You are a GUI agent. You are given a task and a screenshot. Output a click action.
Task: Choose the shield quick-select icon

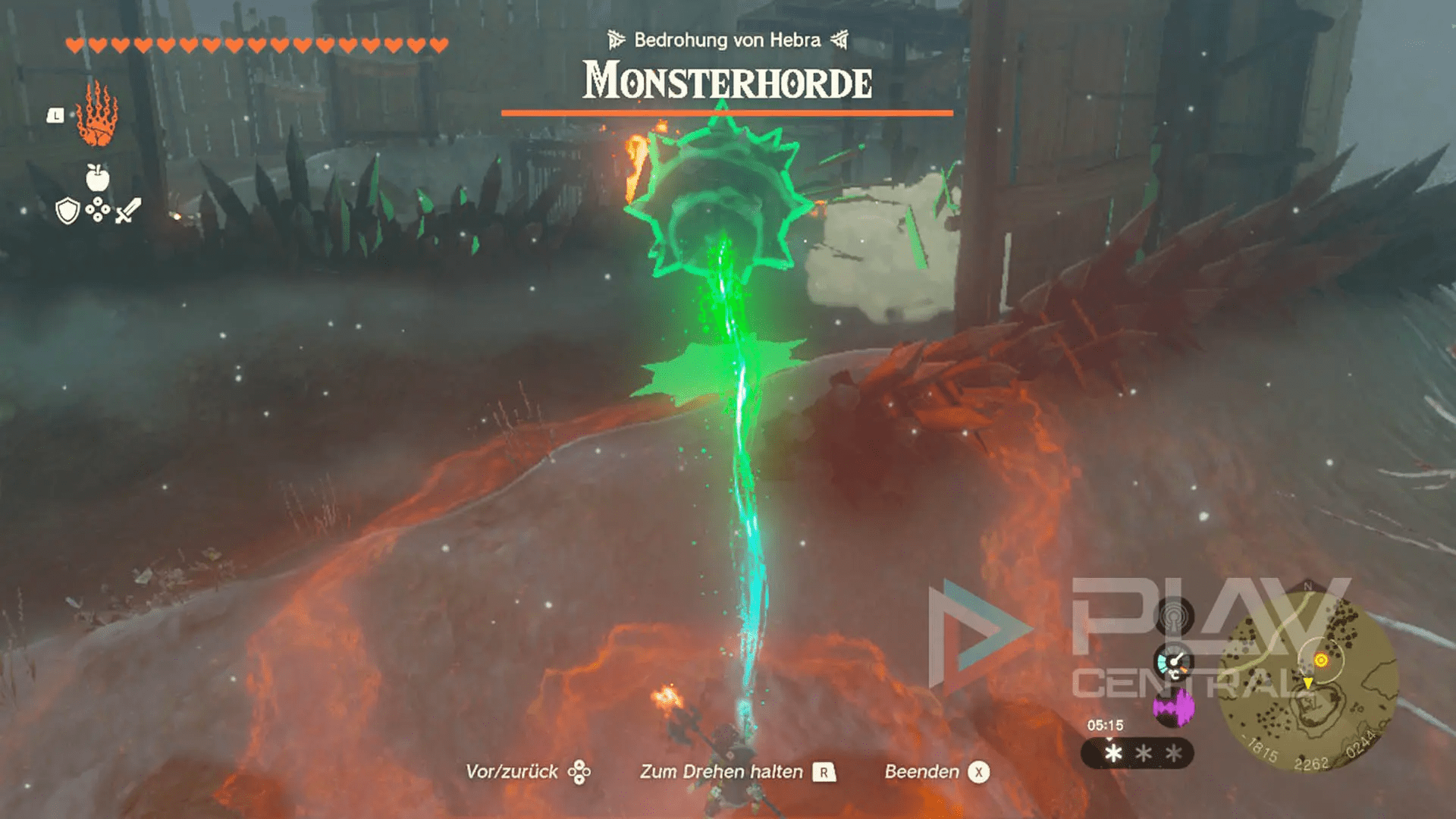click(68, 211)
